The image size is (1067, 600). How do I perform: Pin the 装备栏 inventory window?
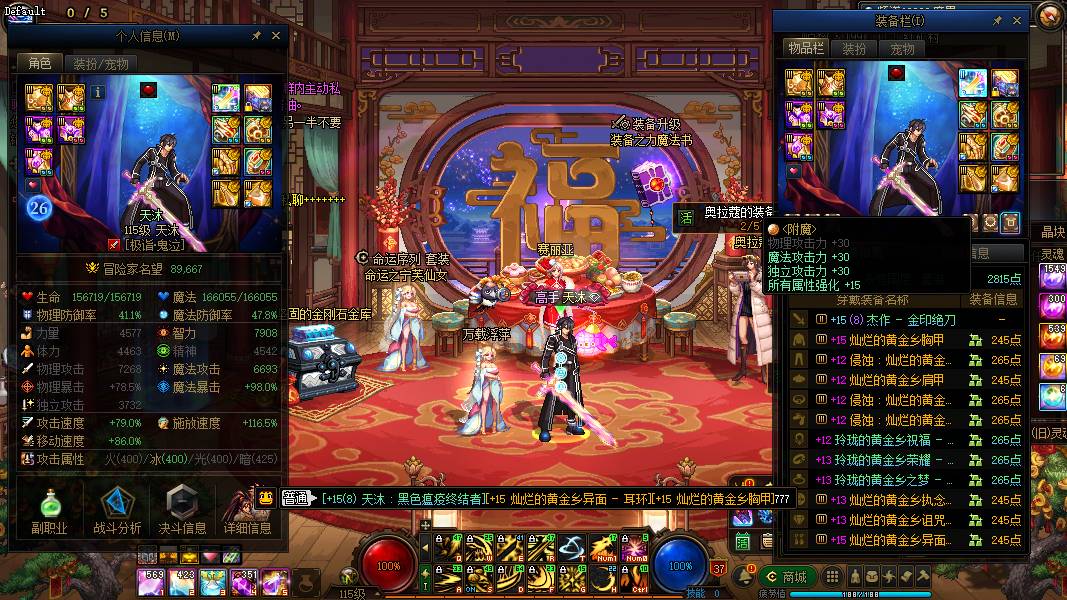(x=997, y=20)
